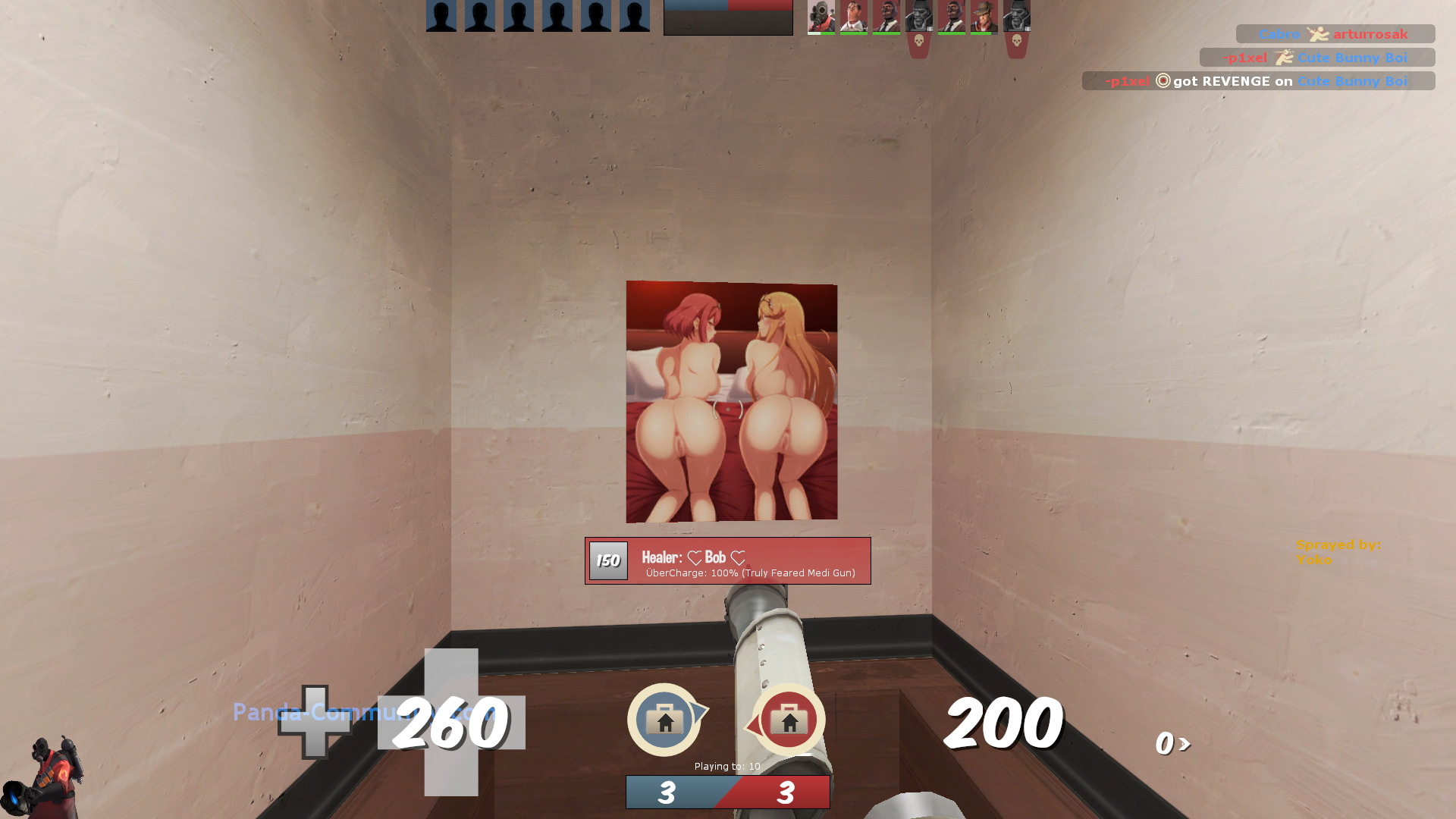Screen dimensions: 1456x819
Task: Click the Pyro character model in the bottom corner
Action: pos(55,772)
